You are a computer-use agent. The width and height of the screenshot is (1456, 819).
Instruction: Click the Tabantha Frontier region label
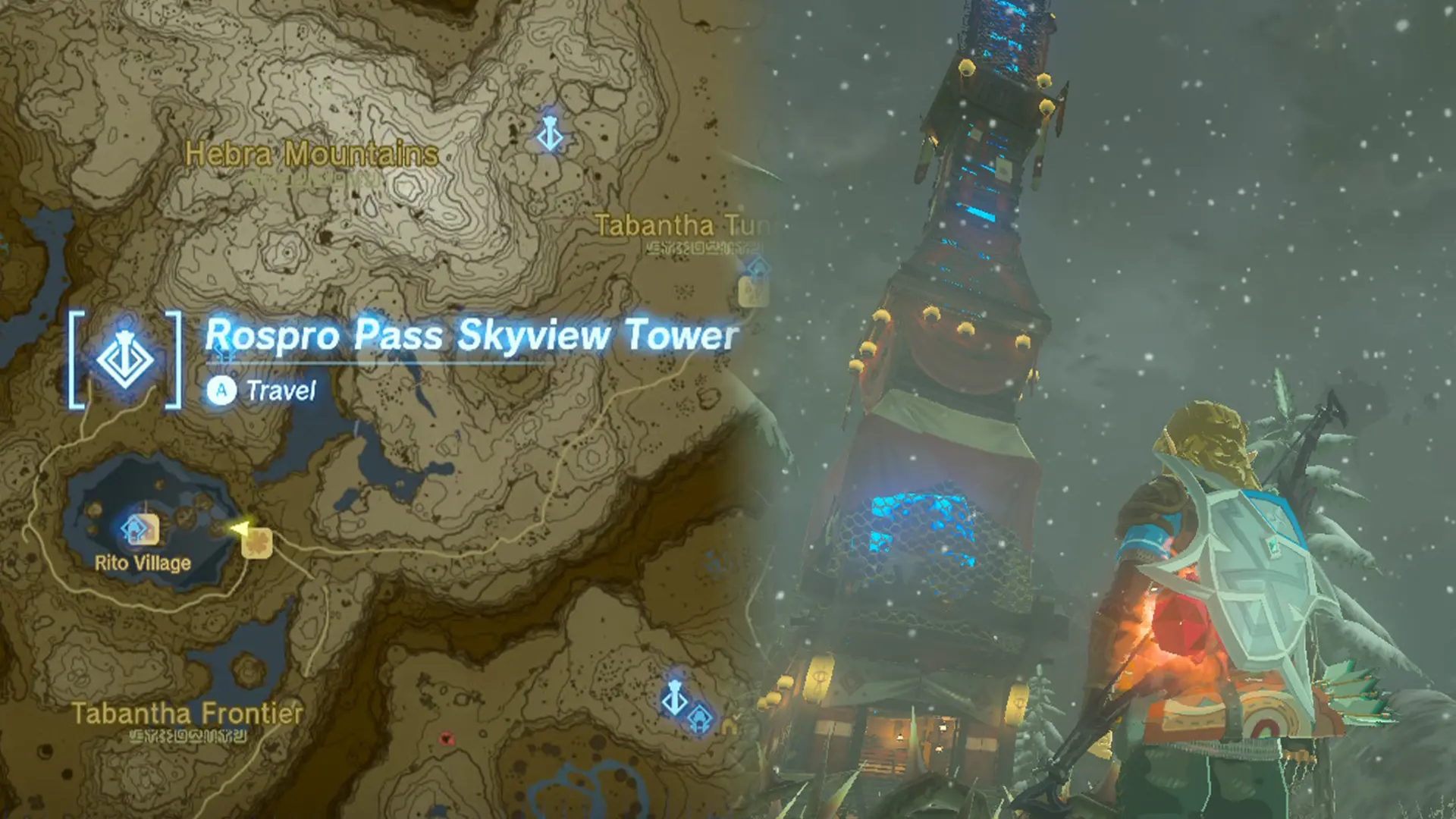[188, 711]
